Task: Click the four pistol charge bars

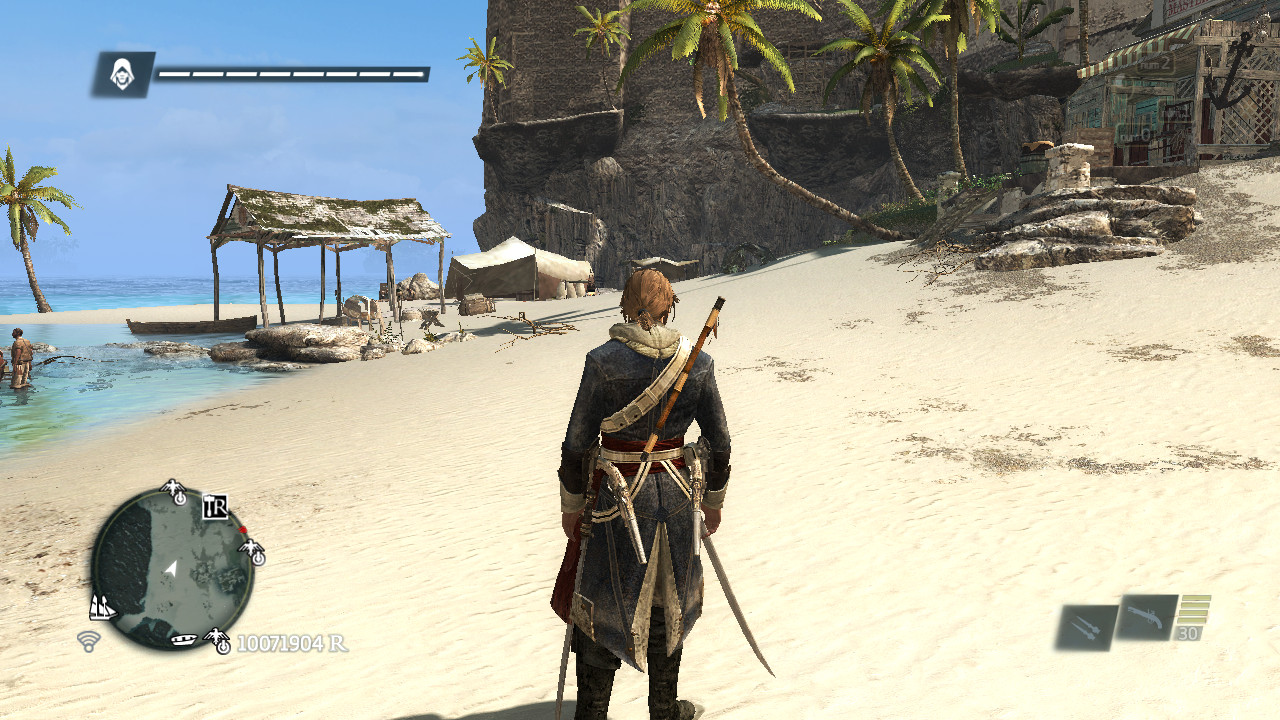Action: tap(1194, 610)
